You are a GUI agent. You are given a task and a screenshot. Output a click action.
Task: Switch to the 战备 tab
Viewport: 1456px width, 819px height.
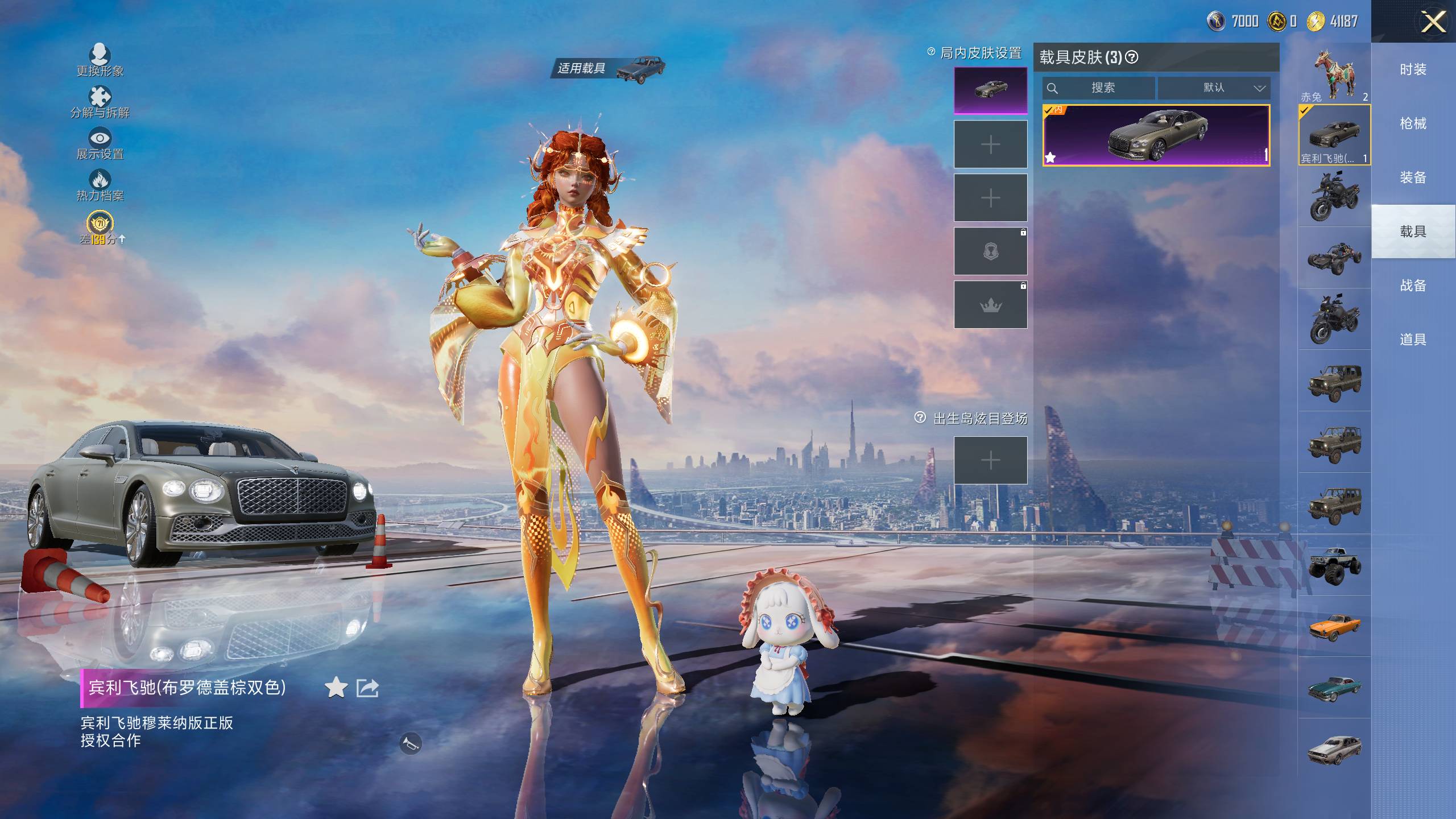pyautogui.click(x=1413, y=286)
